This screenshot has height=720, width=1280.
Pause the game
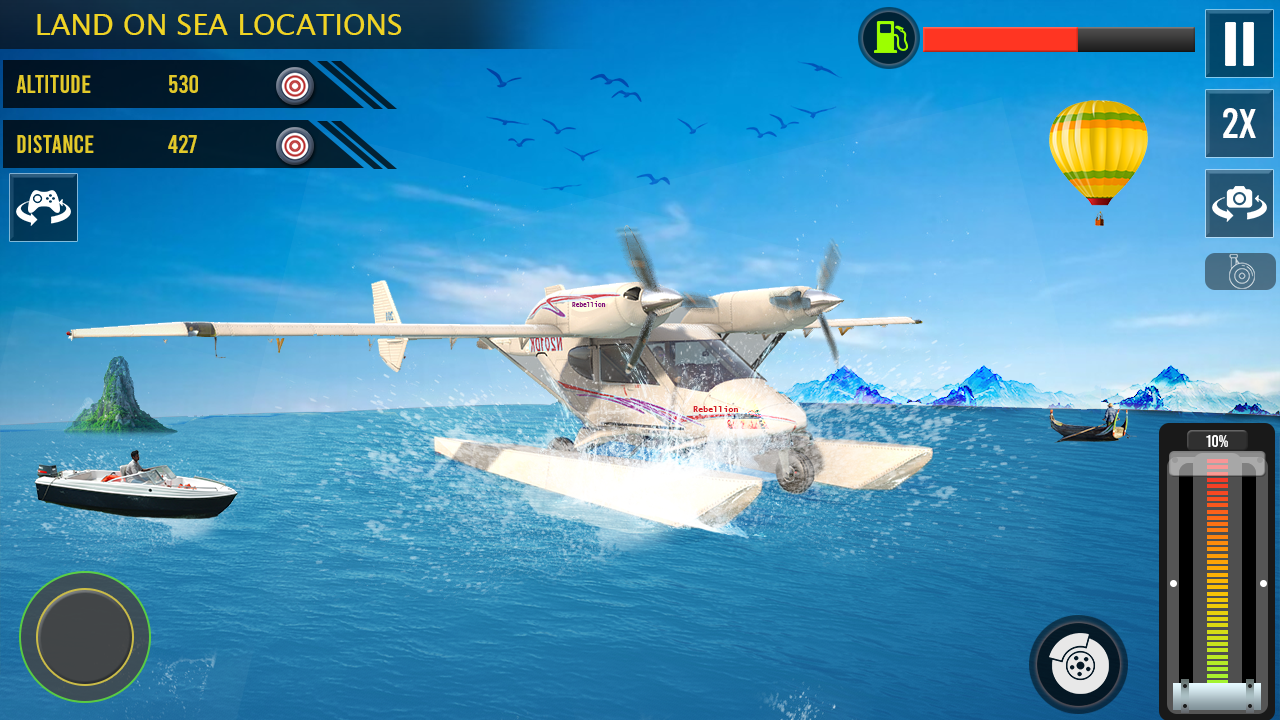(1239, 44)
